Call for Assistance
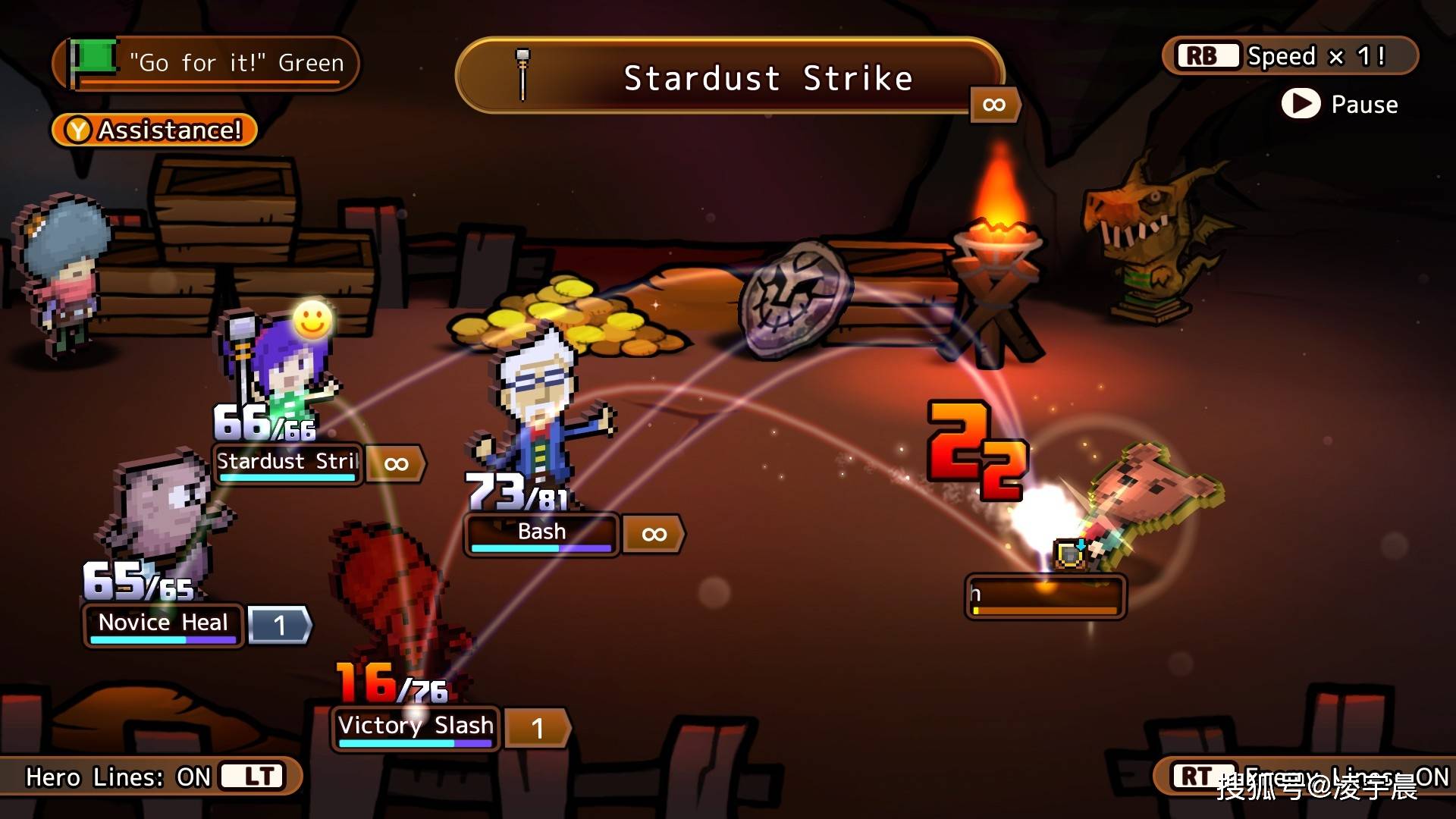This screenshot has height=819, width=1456. [x=155, y=130]
